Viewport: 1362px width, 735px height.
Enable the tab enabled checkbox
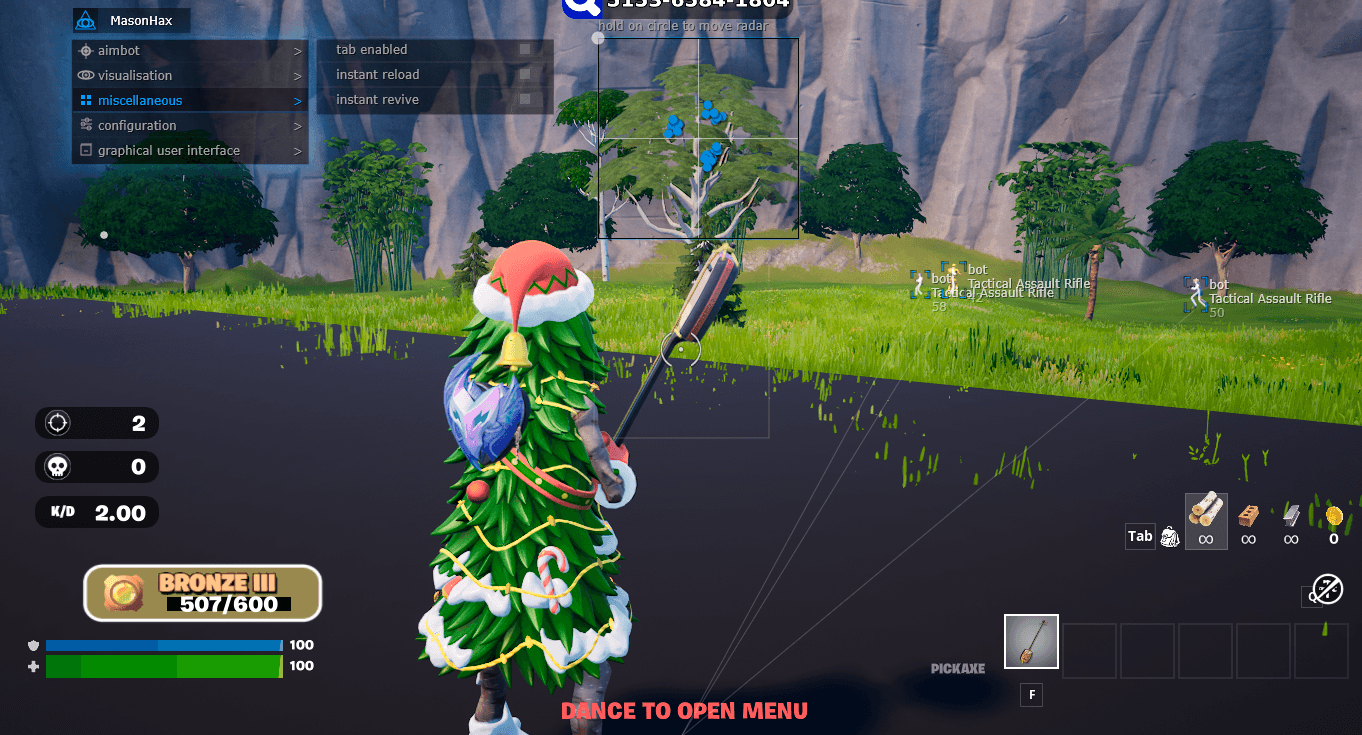pos(527,49)
